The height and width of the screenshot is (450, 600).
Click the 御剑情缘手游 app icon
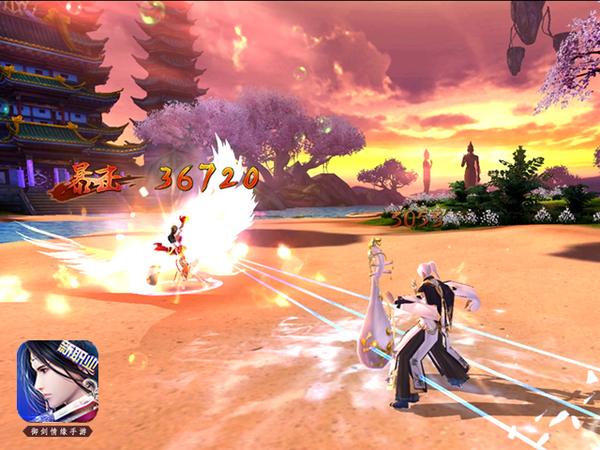click(x=58, y=380)
